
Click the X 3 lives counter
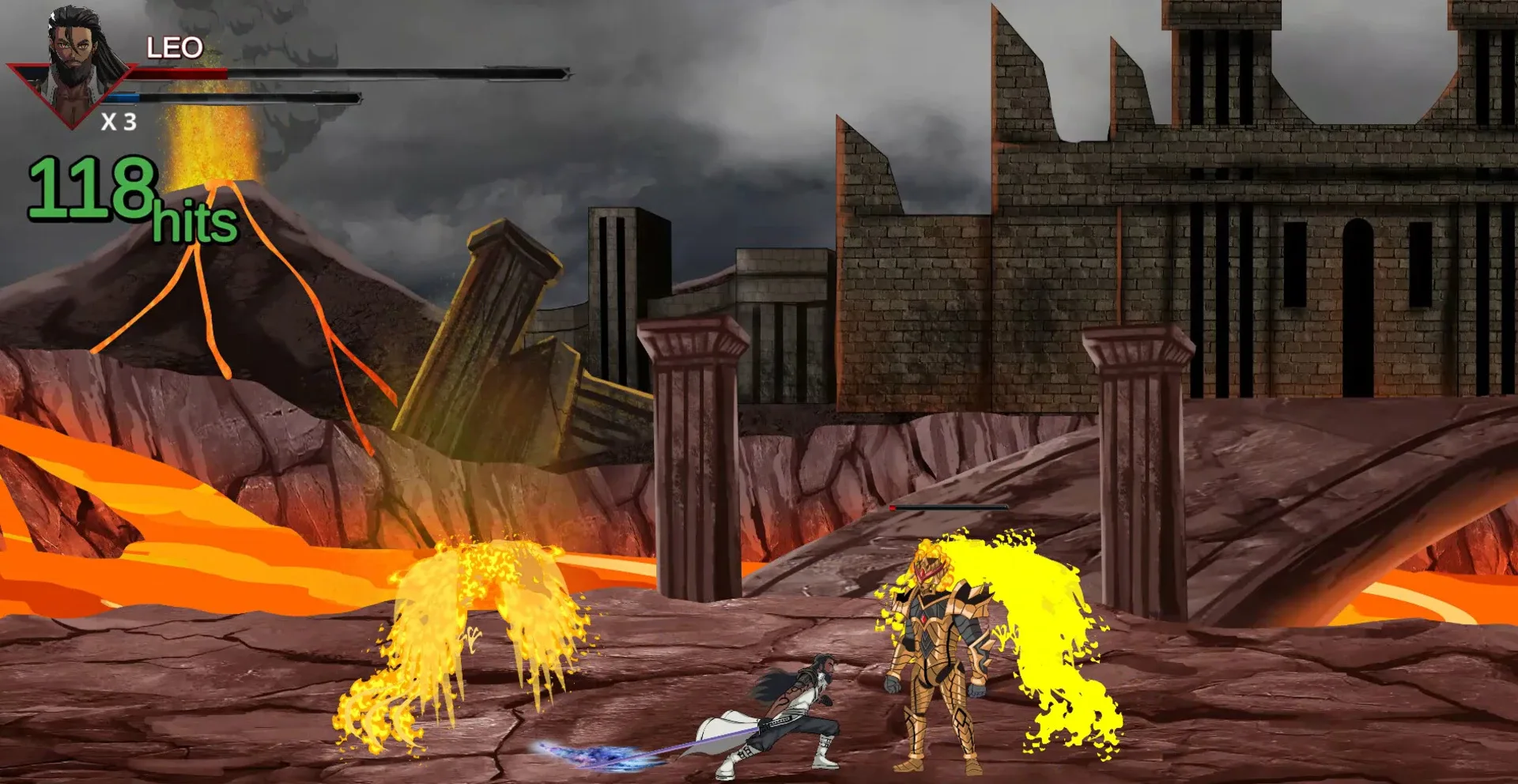(119, 122)
